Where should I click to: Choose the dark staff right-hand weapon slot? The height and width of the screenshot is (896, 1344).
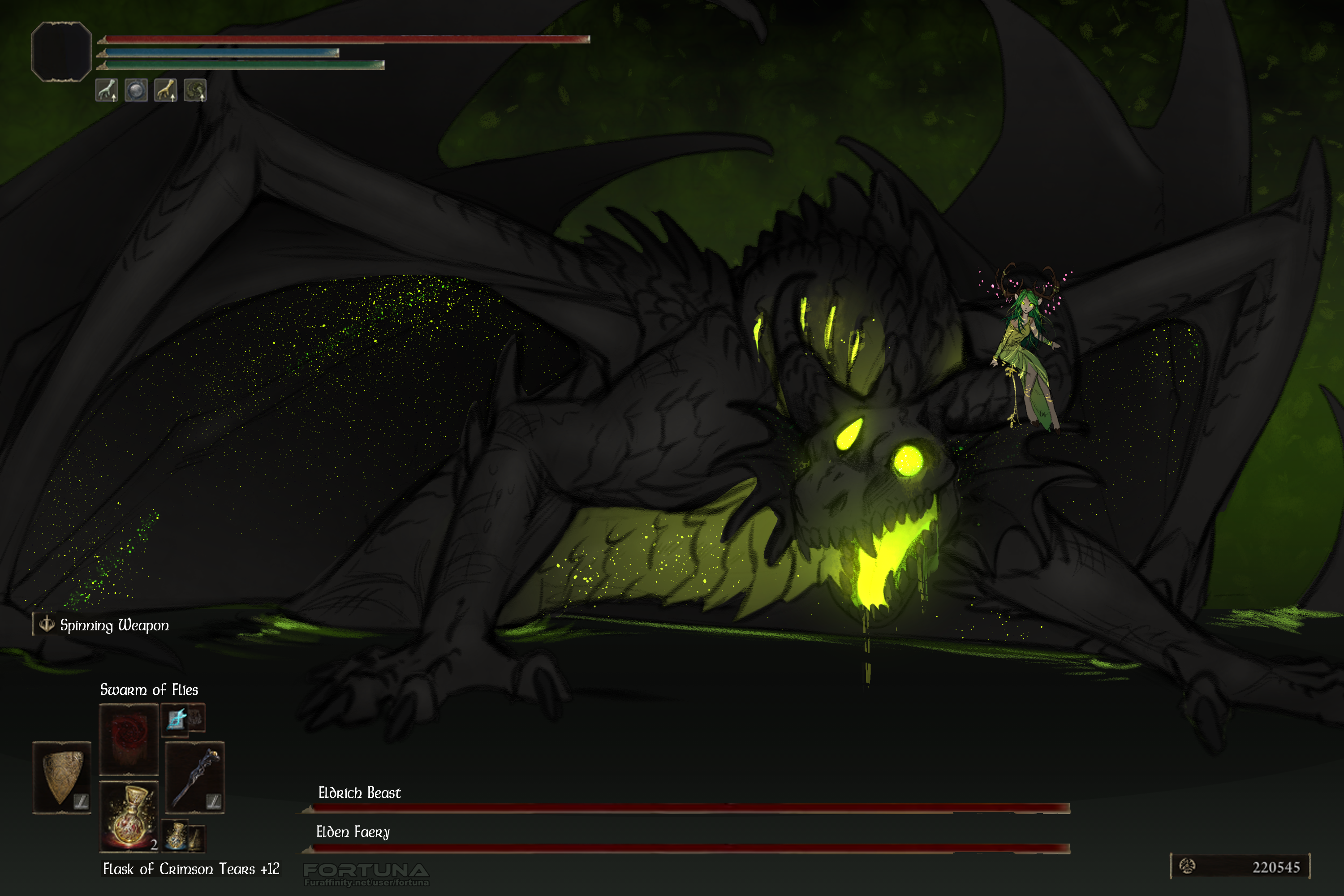194,777
